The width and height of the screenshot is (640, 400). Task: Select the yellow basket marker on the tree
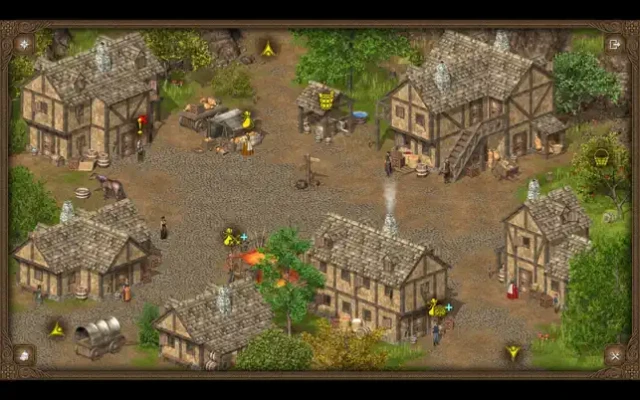601,157
